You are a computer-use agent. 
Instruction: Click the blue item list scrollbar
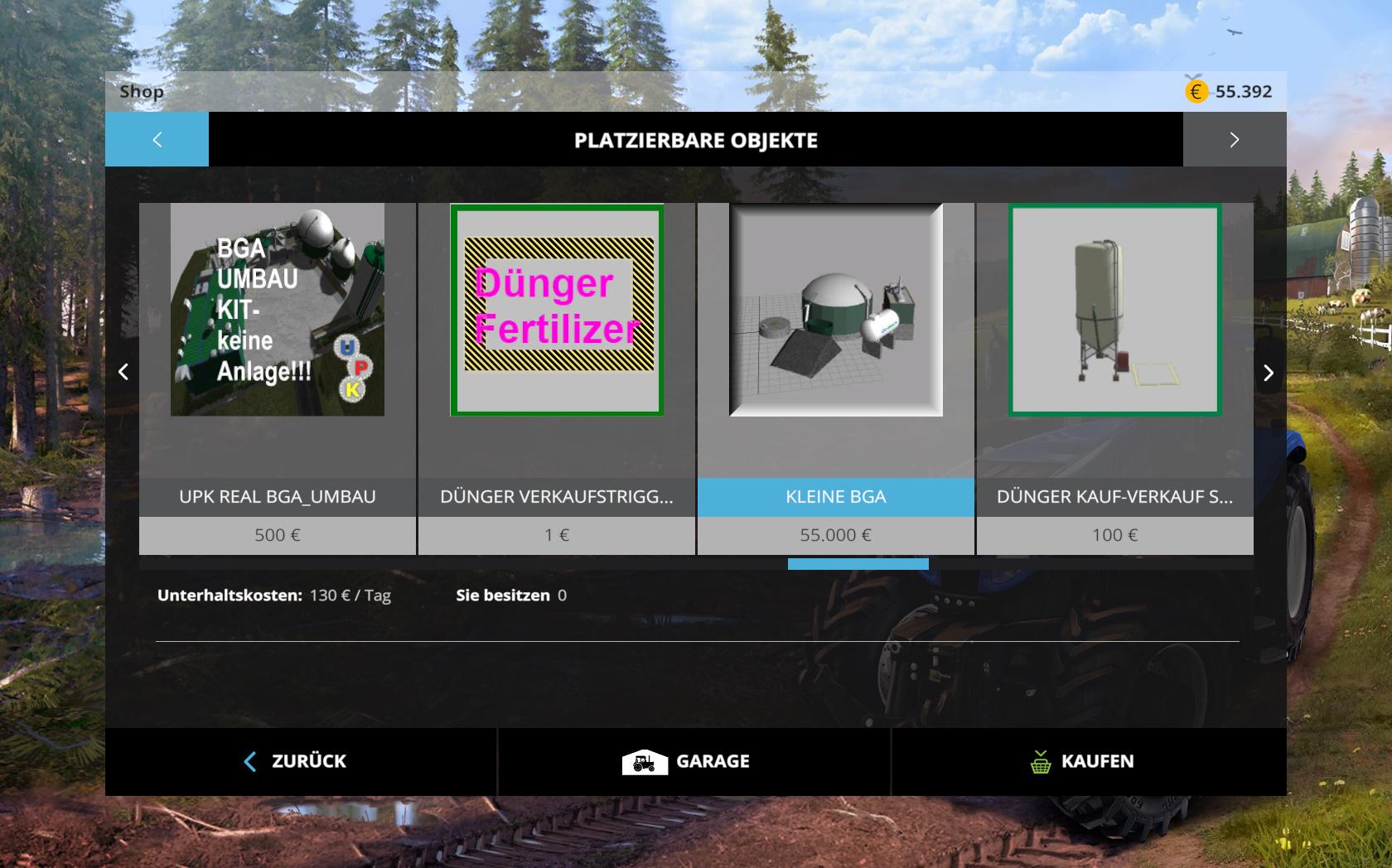click(x=858, y=564)
